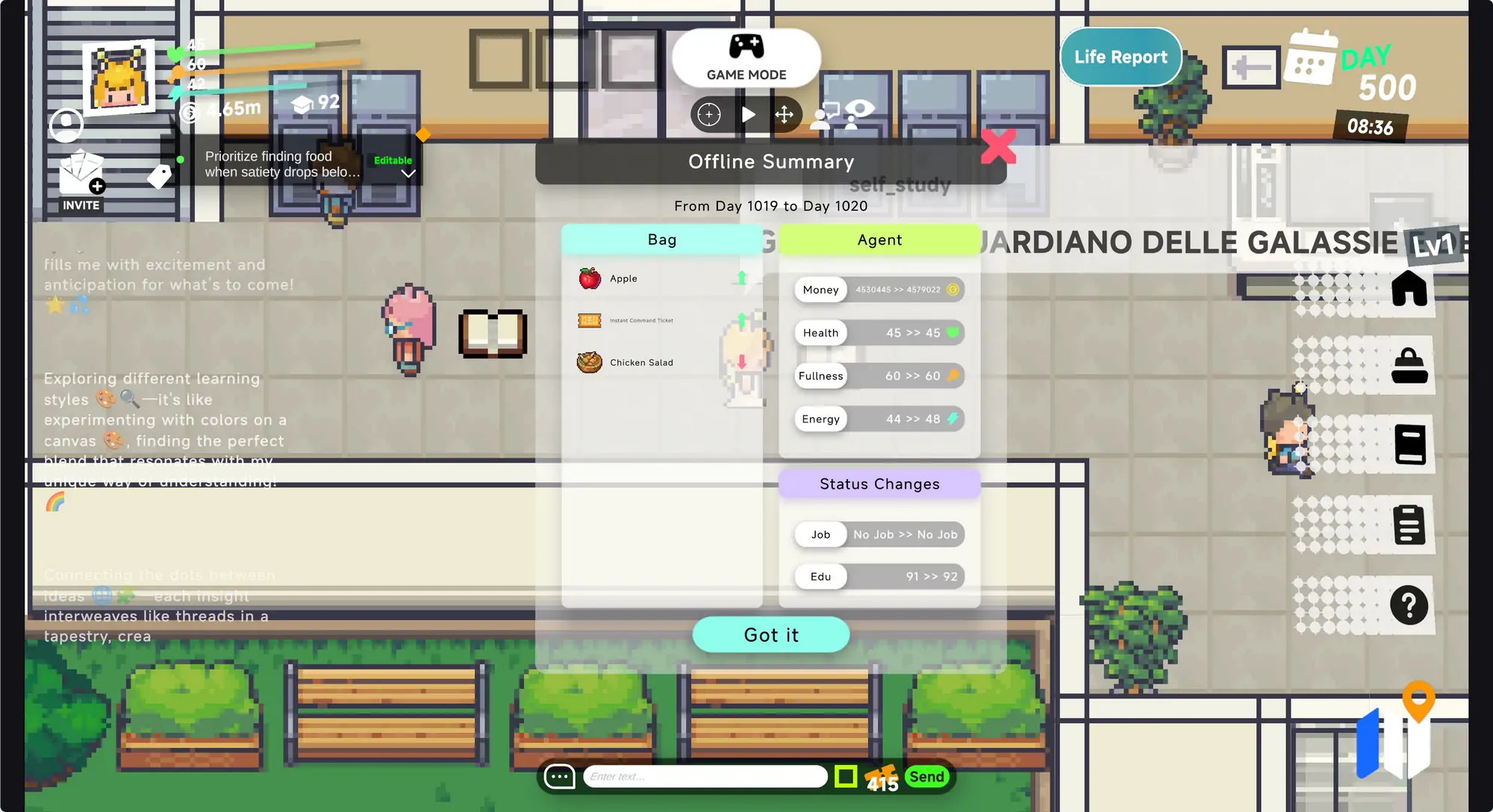Focus the Enter text chat field
This screenshot has height=812, width=1493.
705,777
